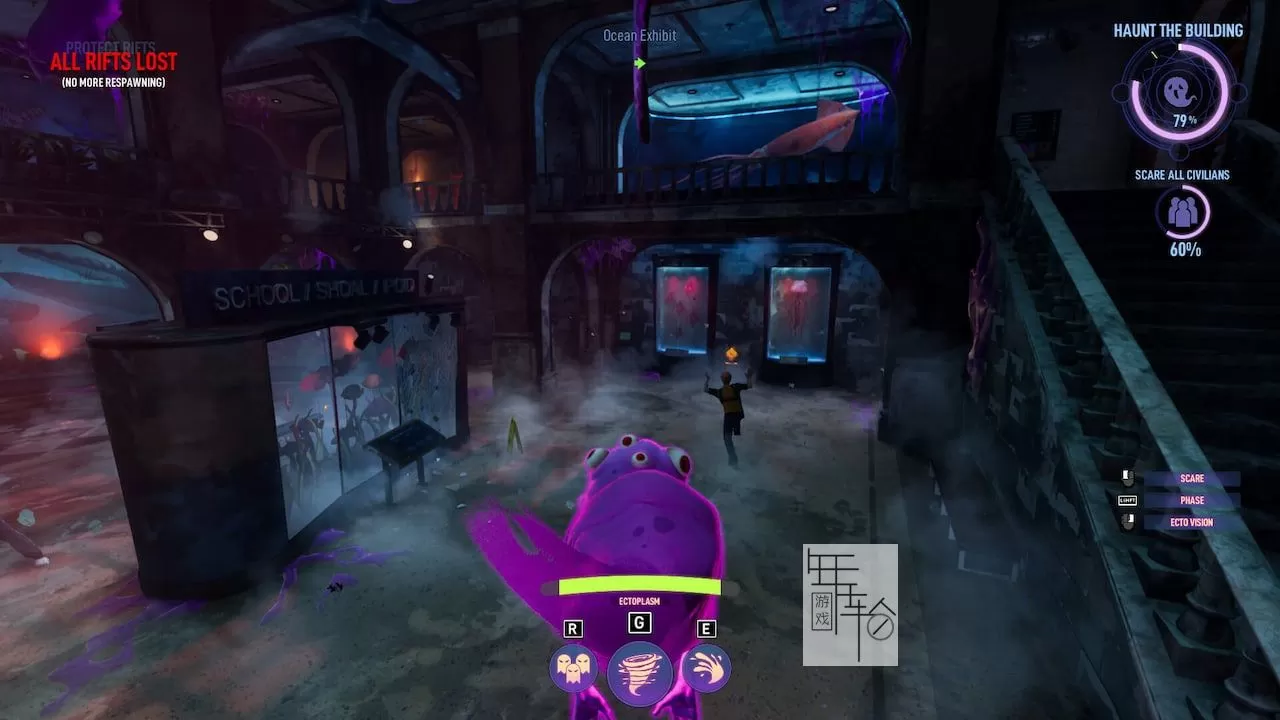Select the Ocean Exhibit label
The width and height of the screenshot is (1280, 720).
[638, 35]
